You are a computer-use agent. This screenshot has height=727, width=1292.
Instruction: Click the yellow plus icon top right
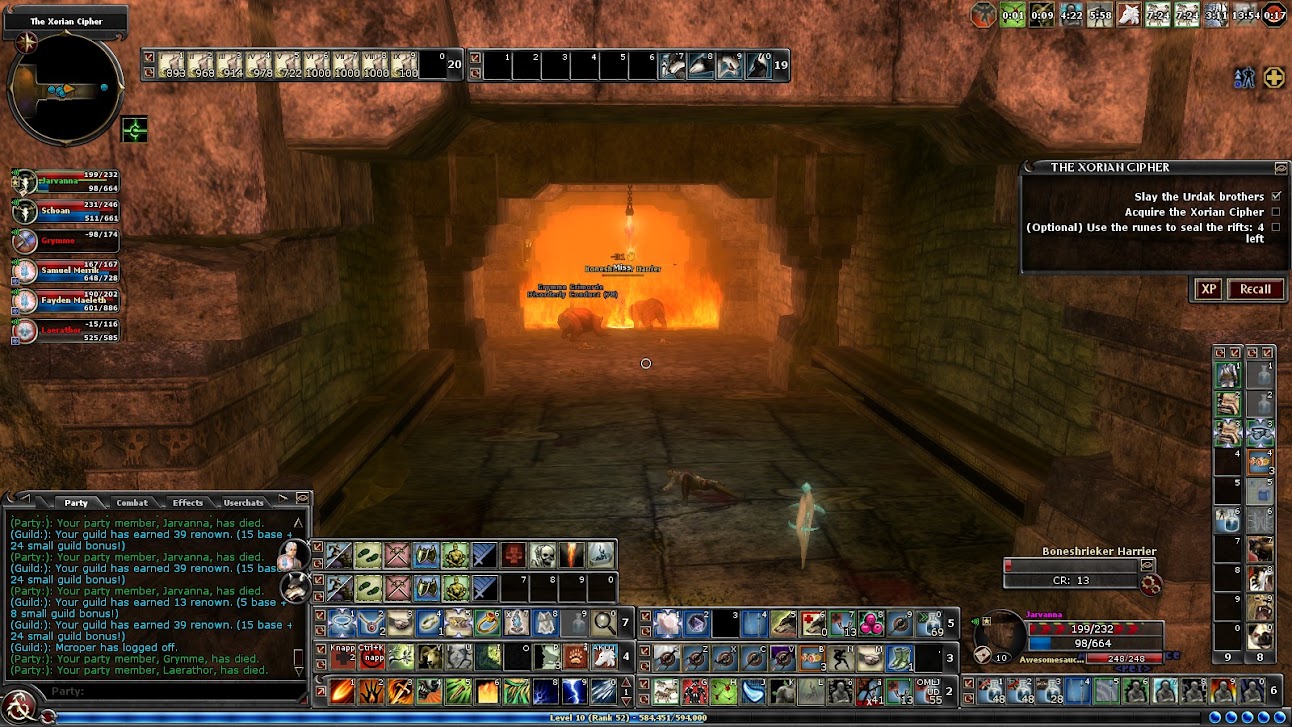(x=1274, y=78)
